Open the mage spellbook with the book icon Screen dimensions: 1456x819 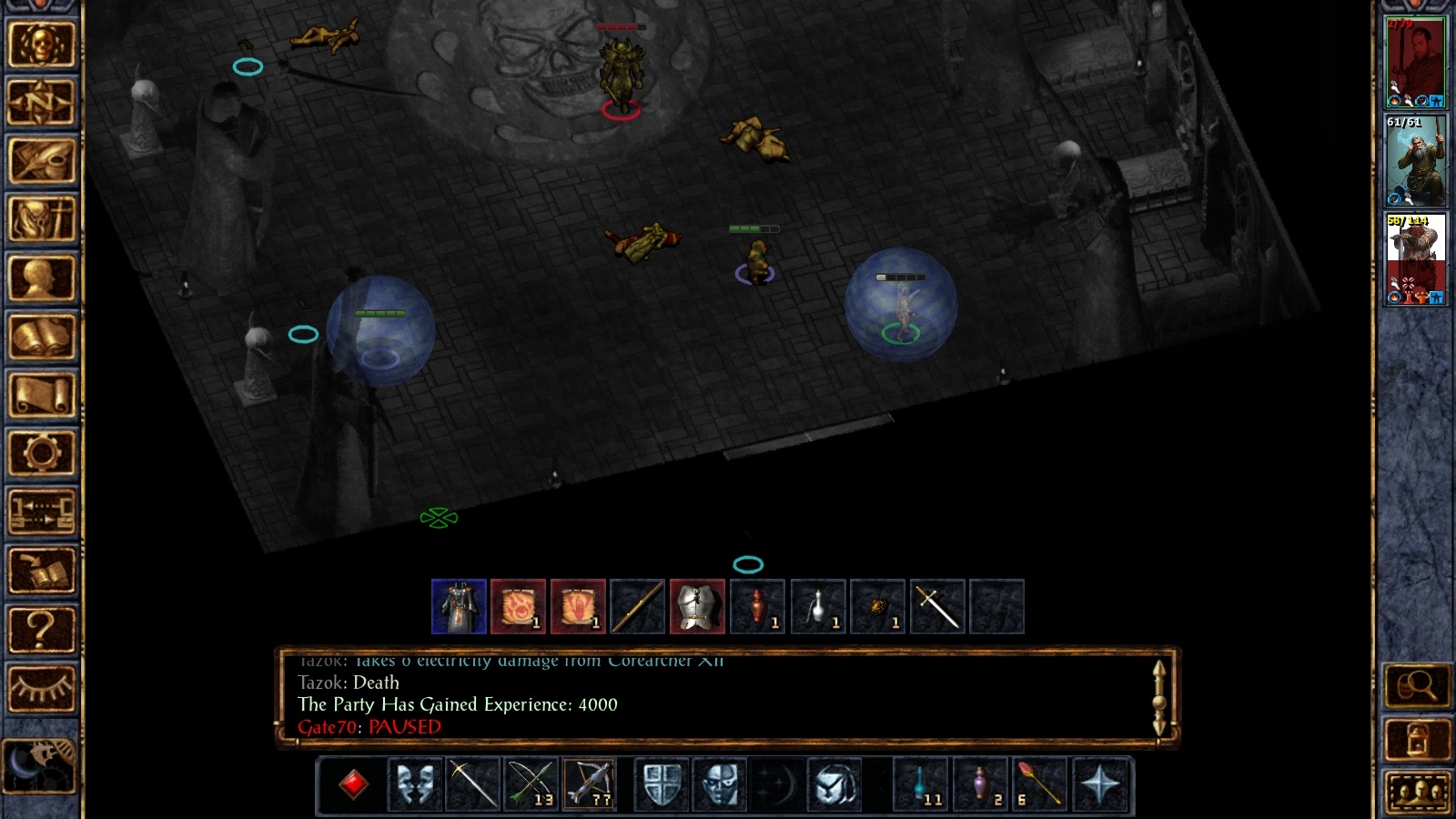tap(41, 337)
